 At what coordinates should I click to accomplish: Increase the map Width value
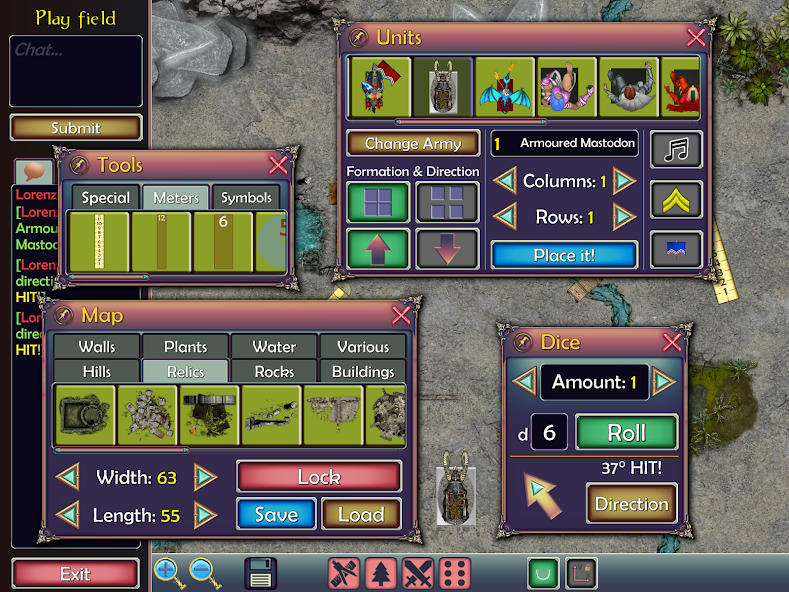(x=206, y=477)
